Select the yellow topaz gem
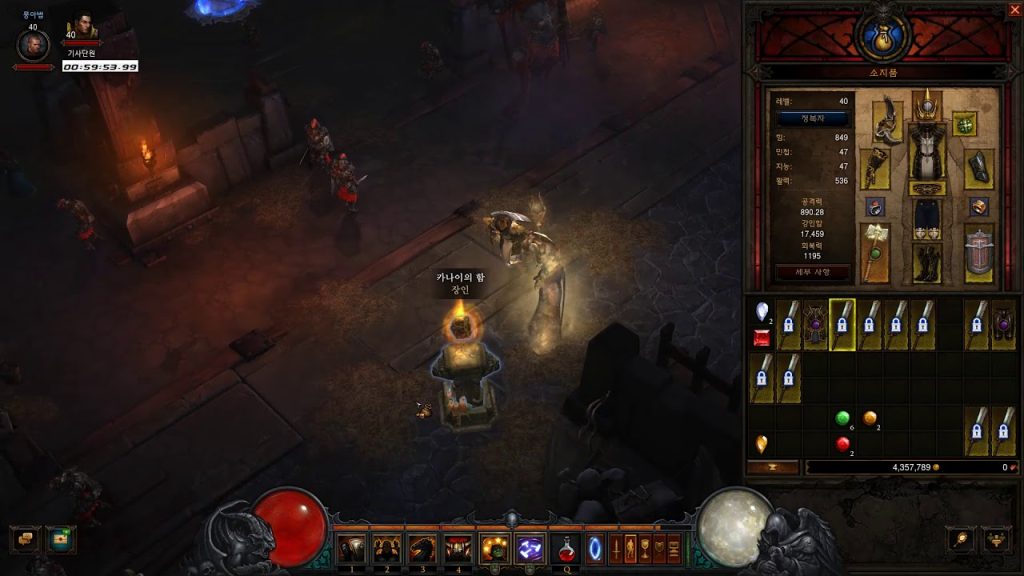The width and height of the screenshot is (1024, 576). (762, 443)
